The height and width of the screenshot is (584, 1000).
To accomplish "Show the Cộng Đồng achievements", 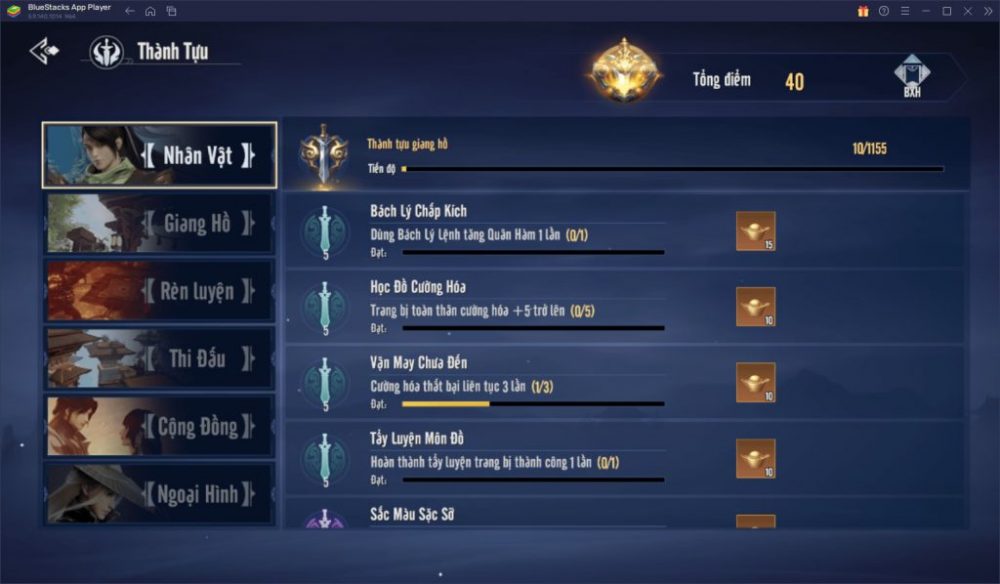I will [160, 427].
